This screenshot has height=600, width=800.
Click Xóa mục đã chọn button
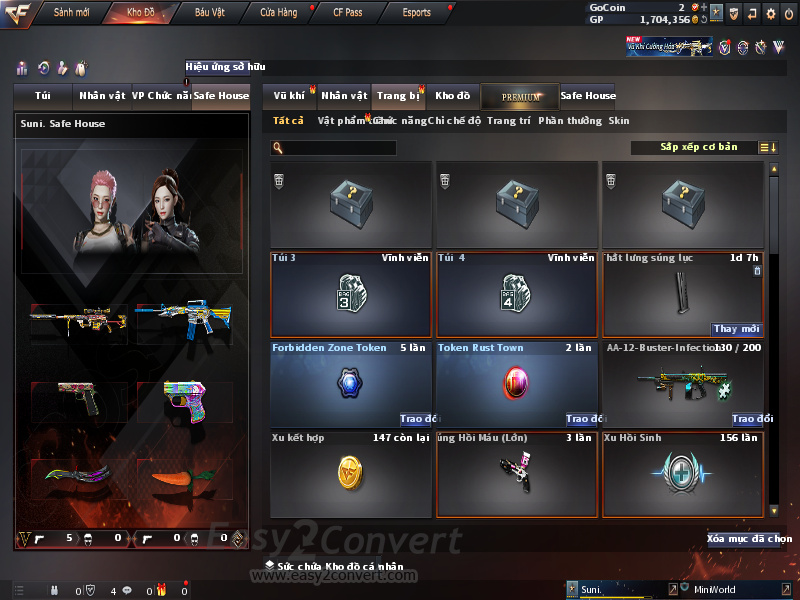pyautogui.click(x=748, y=539)
